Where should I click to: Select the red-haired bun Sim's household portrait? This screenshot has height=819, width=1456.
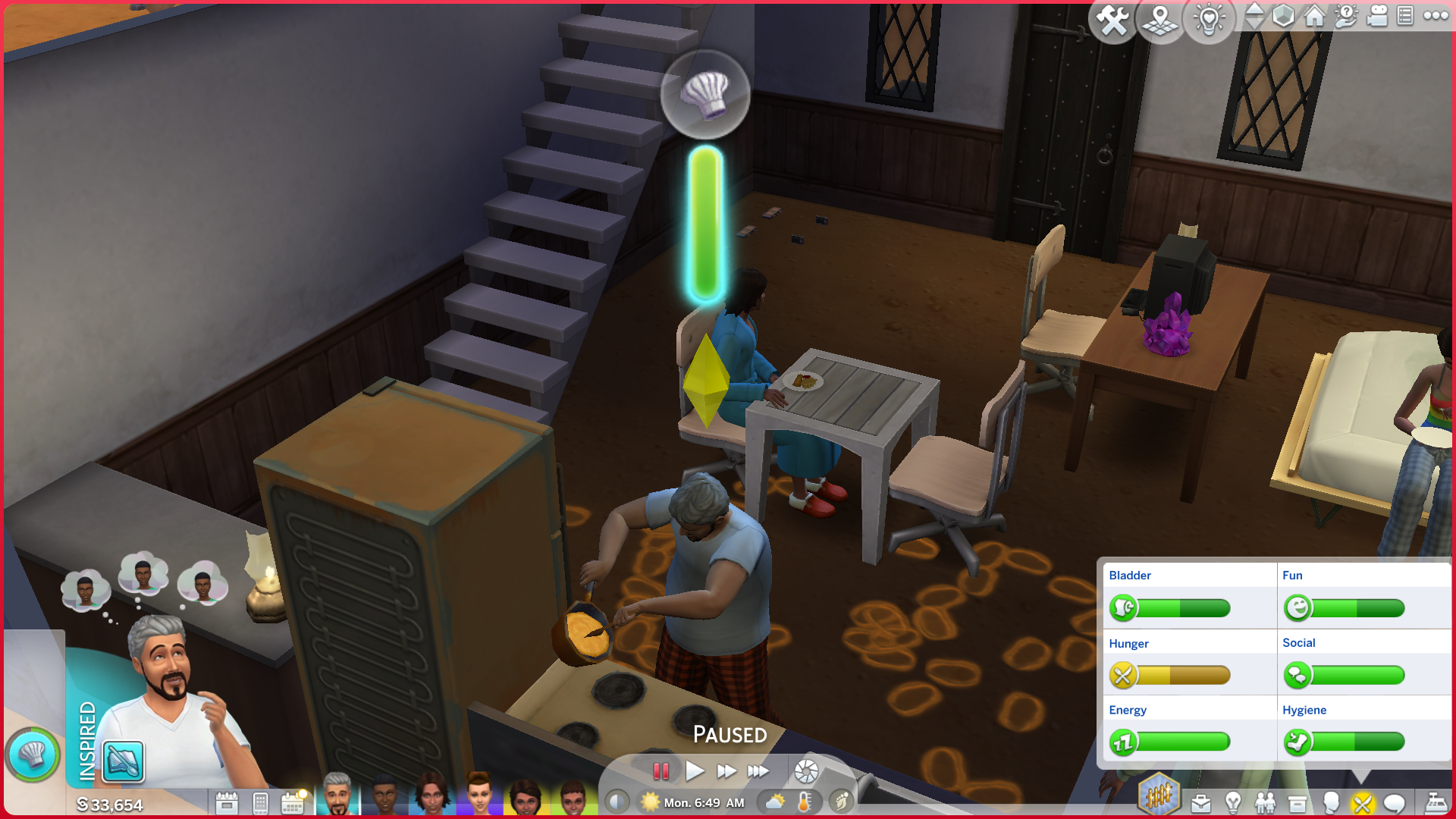(479, 796)
